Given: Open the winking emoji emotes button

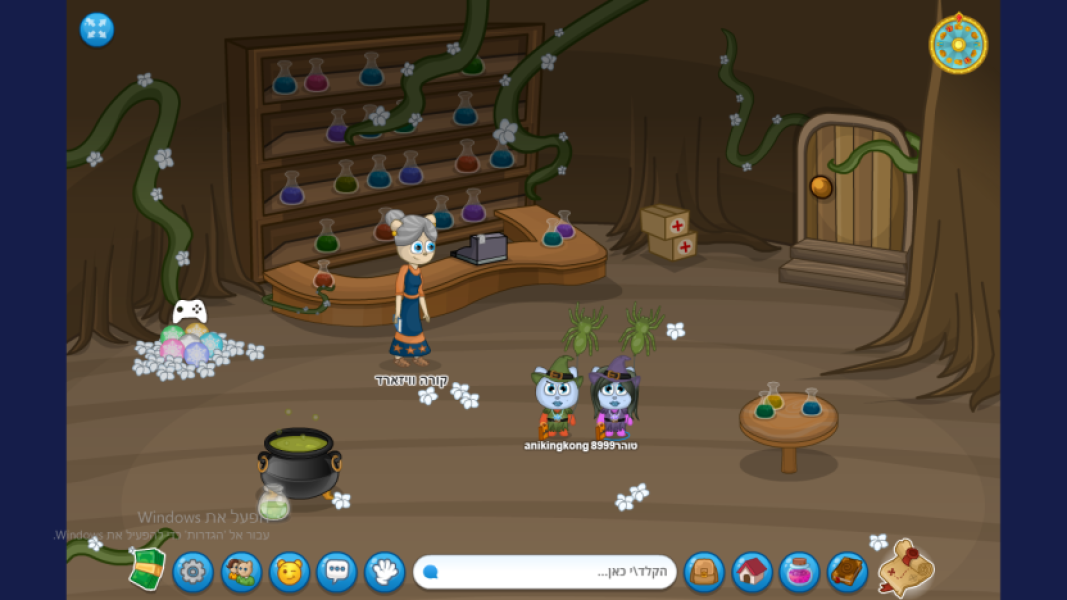Looking at the screenshot, I should click(x=289, y=572).
